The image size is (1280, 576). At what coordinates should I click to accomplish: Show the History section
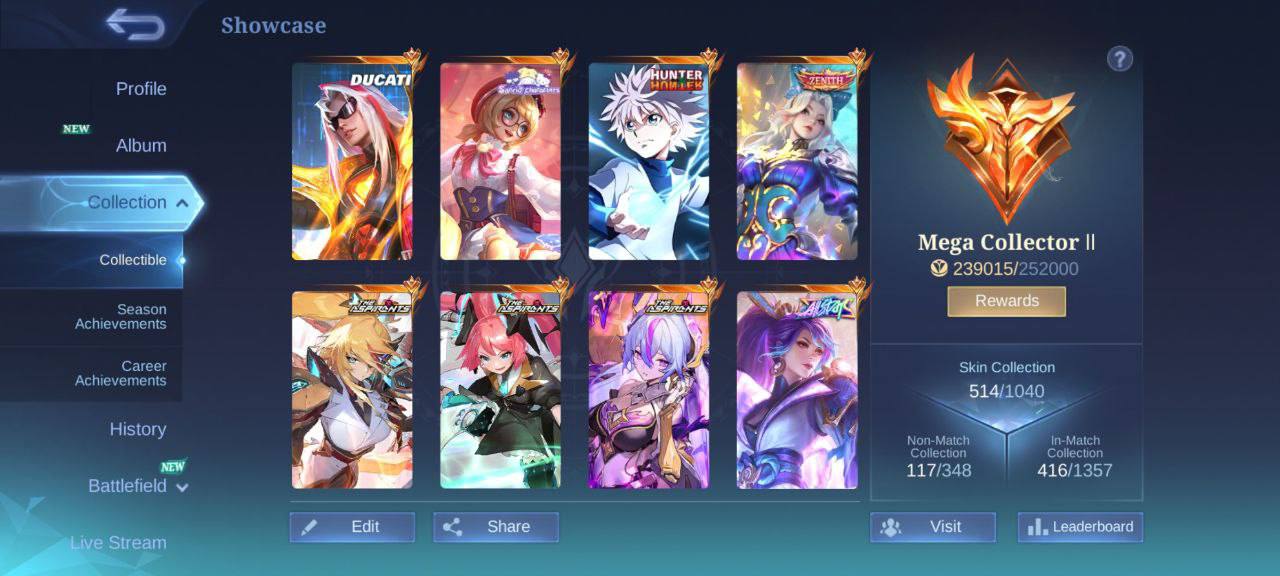138,429
